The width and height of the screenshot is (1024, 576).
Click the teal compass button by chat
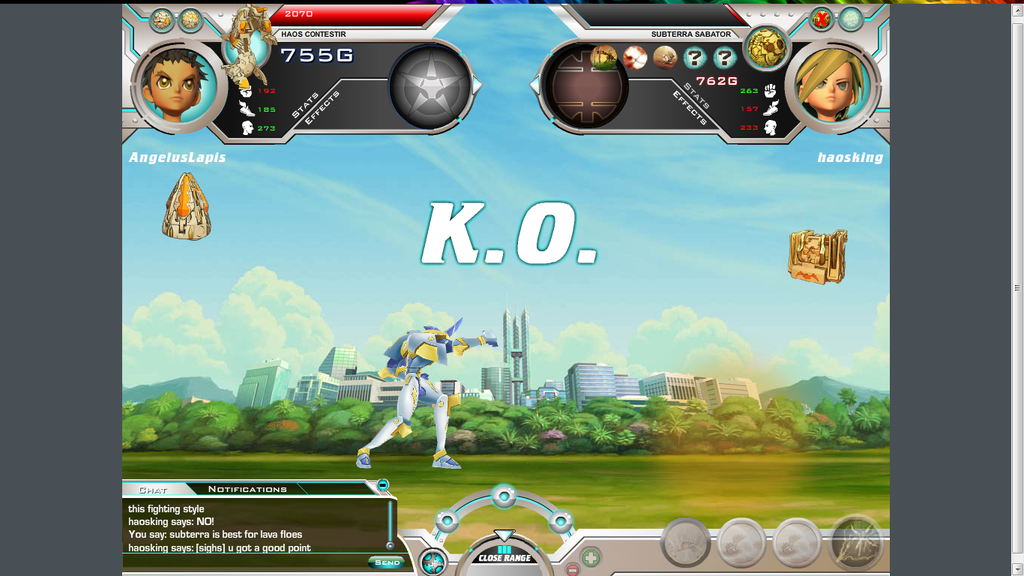[x=433, y=561]
